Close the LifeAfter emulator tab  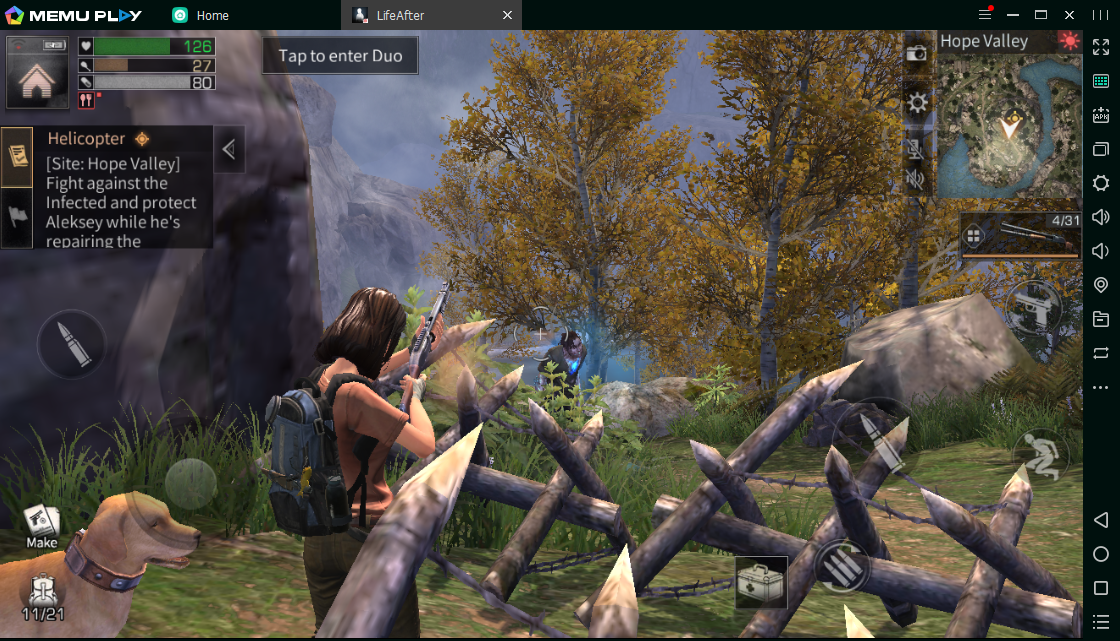click(x=507, y=15)
